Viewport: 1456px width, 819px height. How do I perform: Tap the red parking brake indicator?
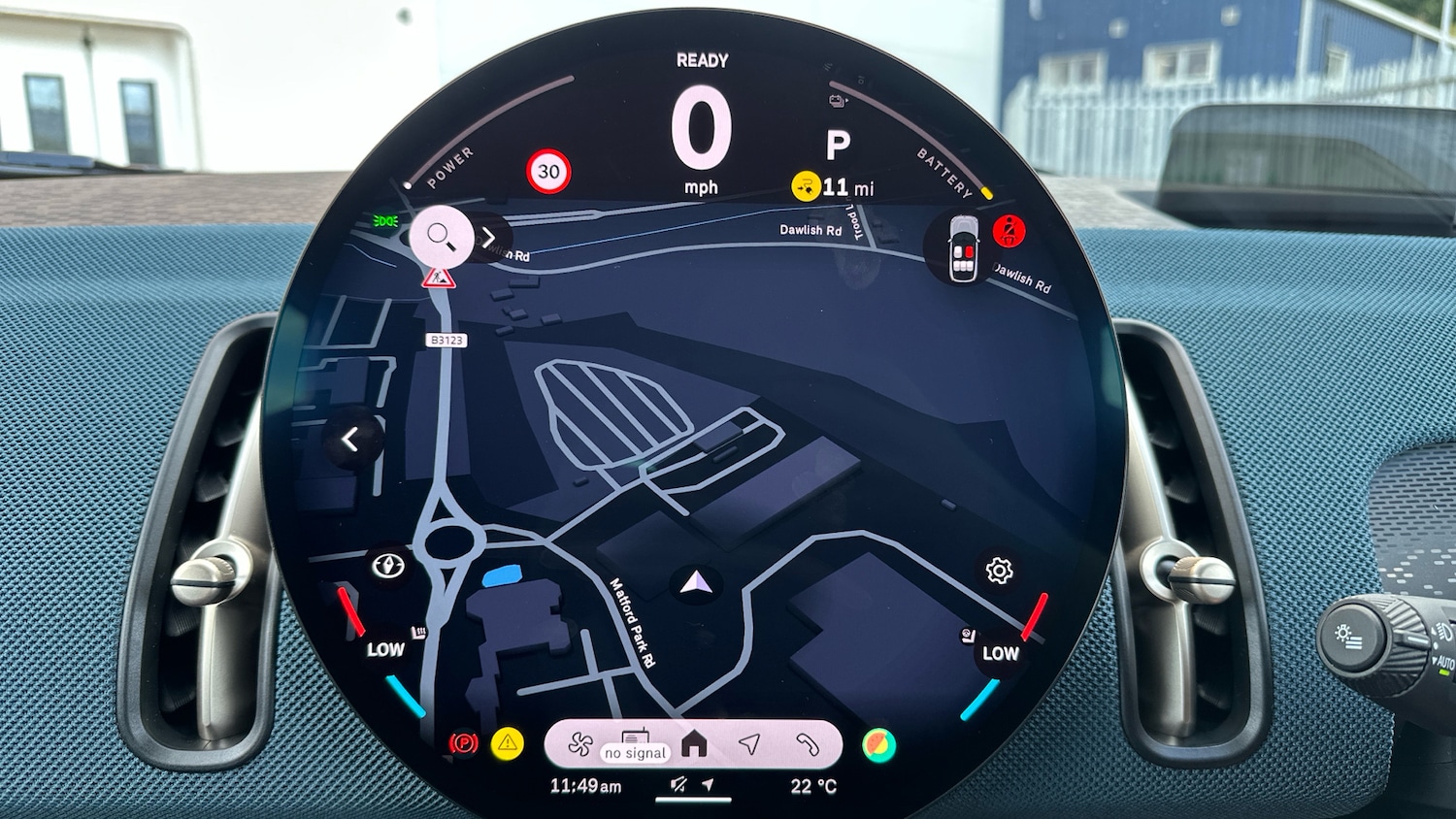click(x=464, y=744)
